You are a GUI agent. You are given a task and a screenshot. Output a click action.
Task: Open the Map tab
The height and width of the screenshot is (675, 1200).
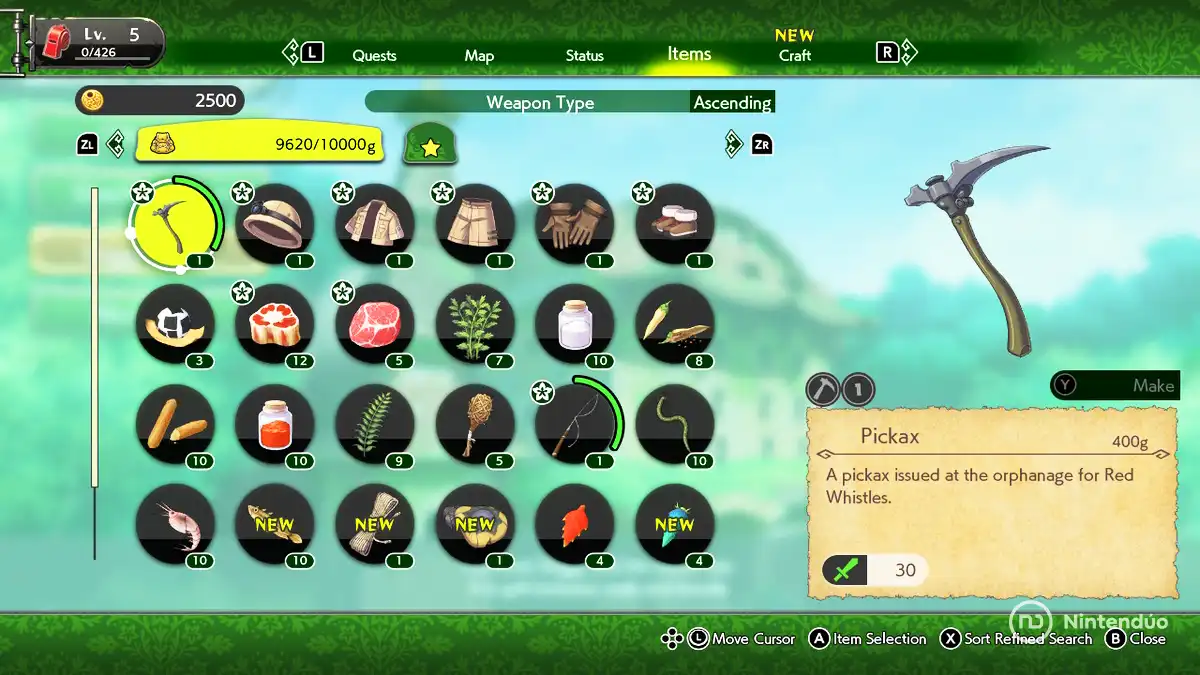click(479, 55)
